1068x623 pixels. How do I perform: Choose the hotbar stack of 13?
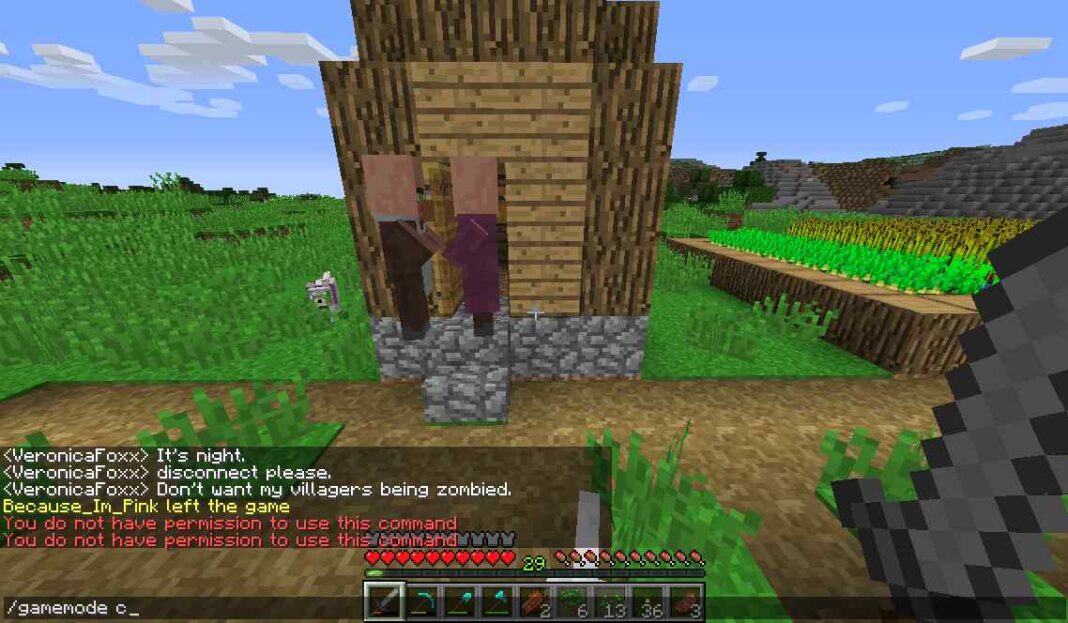point(609,602)
